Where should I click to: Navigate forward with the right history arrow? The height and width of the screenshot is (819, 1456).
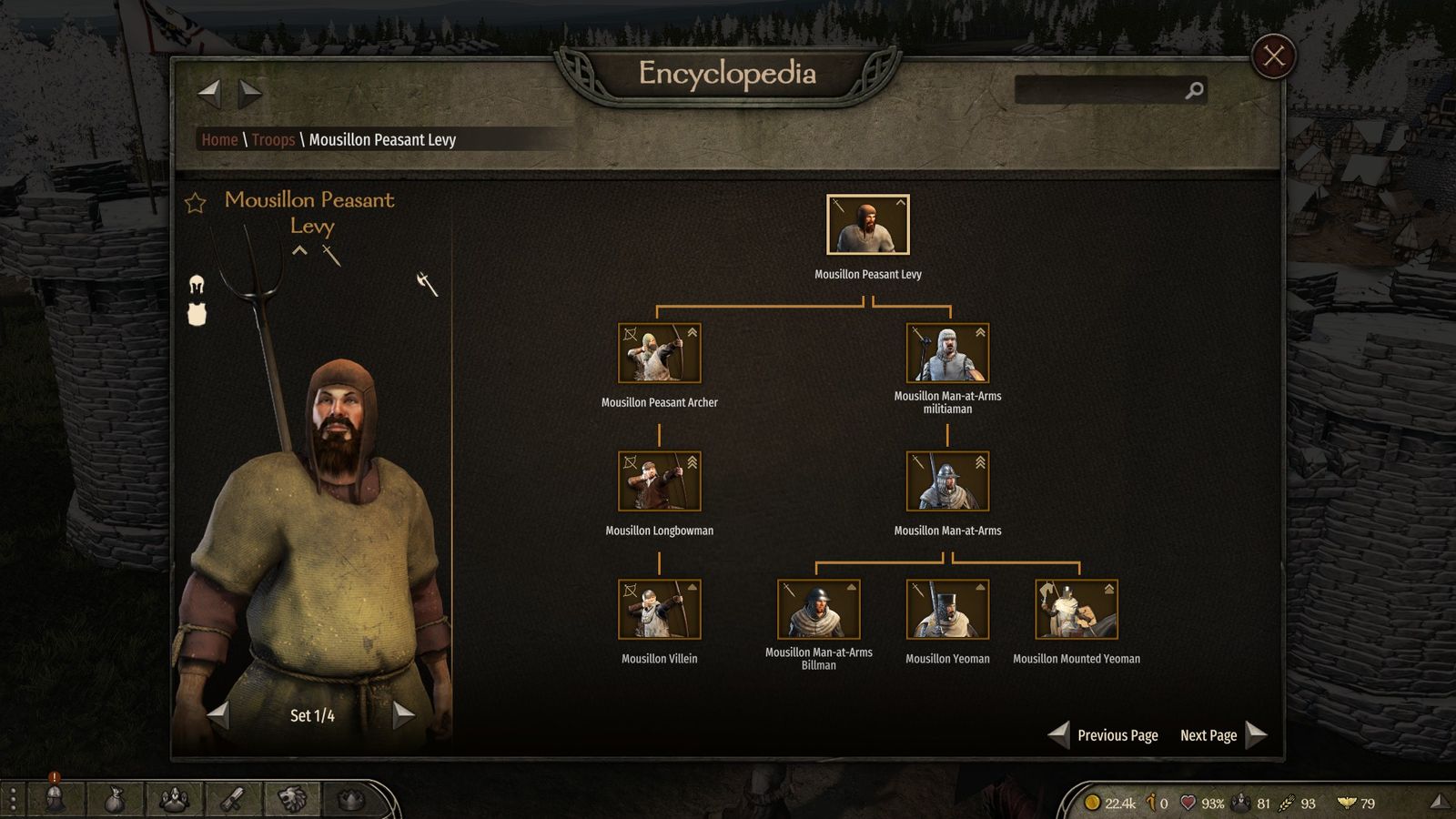pyautogui.click(x=249, y=91)
